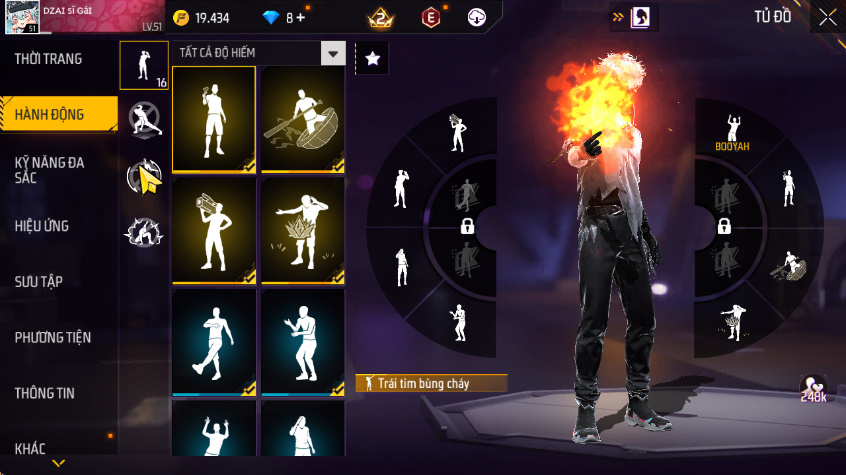Select the Hành Động tab
The image size is (846, 475).
tap(50, 115)
